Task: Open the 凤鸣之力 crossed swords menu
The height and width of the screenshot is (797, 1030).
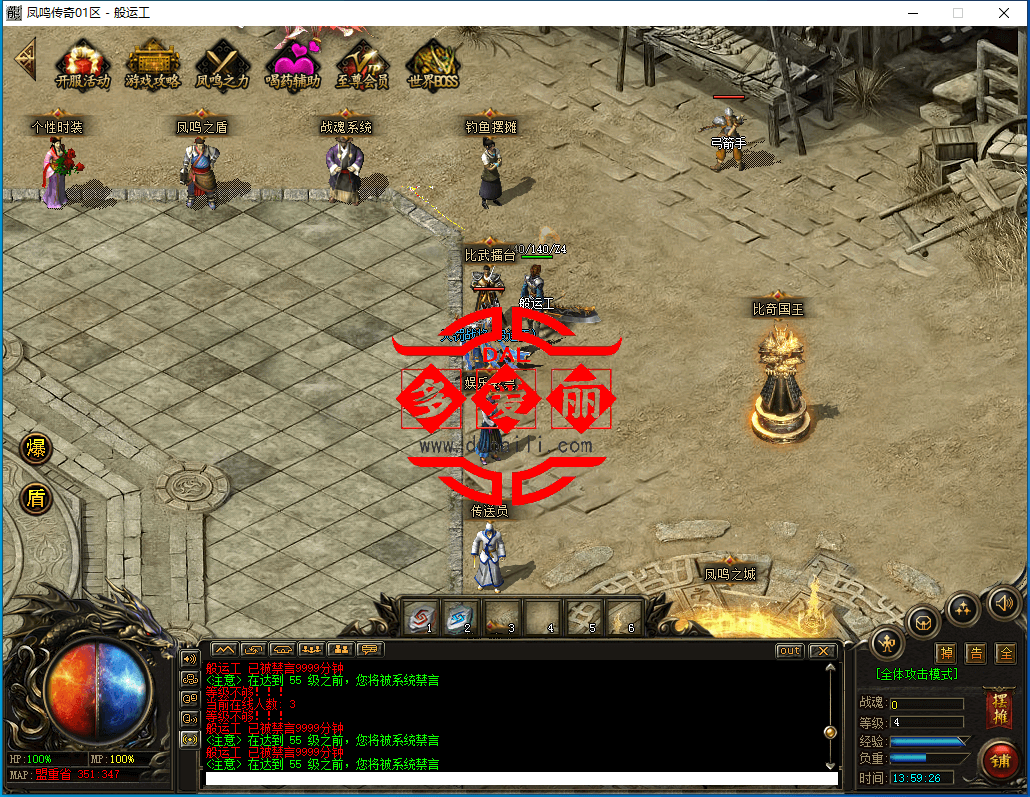Action: click(x=222, y=64)
